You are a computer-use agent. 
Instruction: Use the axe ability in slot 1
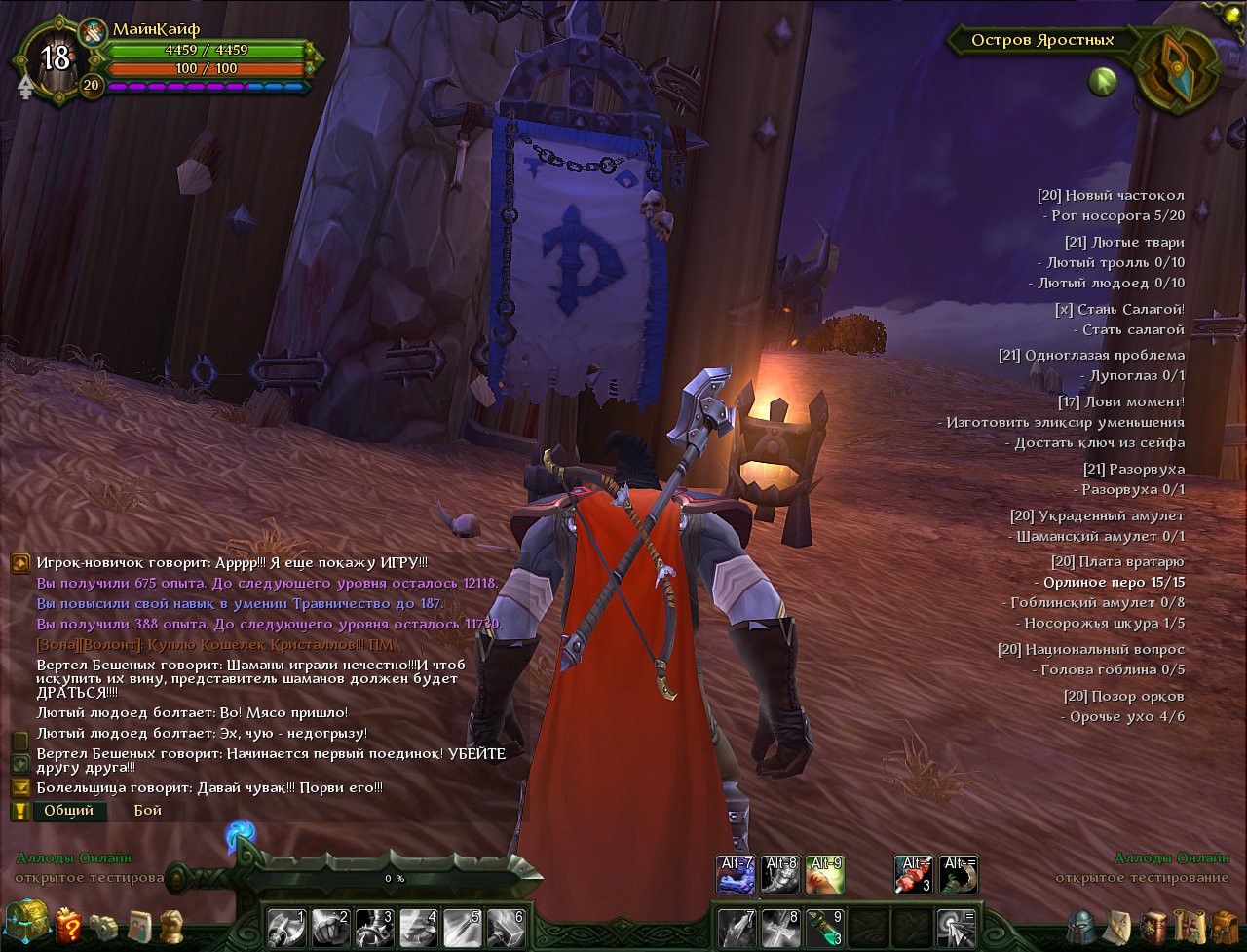pos(285,927)
